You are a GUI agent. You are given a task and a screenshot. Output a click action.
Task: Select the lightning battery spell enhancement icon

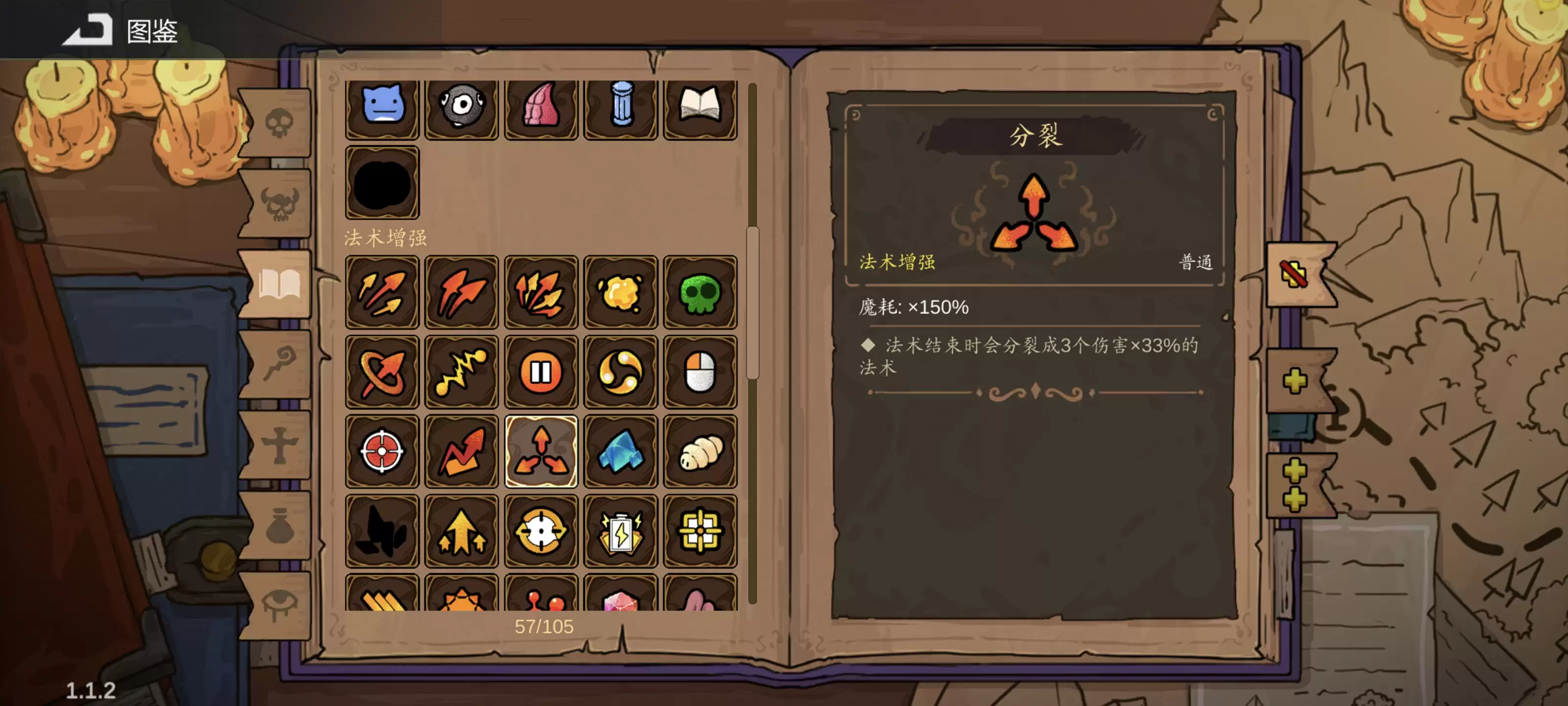pos(620,530)
